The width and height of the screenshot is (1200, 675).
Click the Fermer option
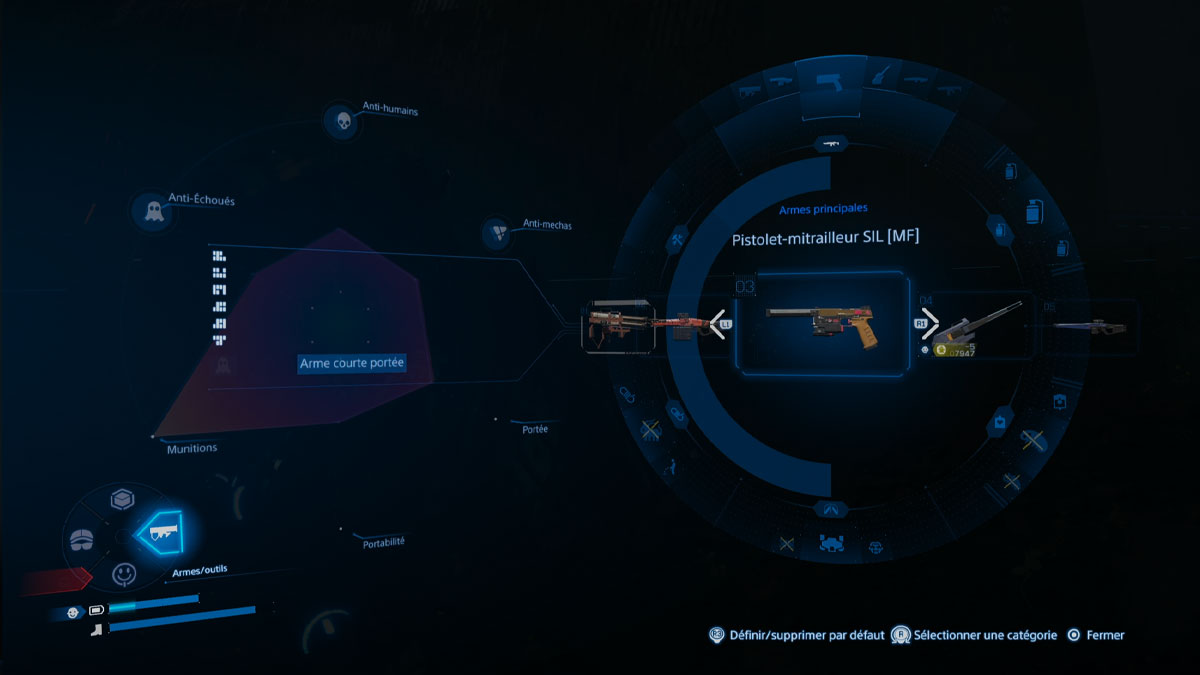click(x=1096, y=635)
